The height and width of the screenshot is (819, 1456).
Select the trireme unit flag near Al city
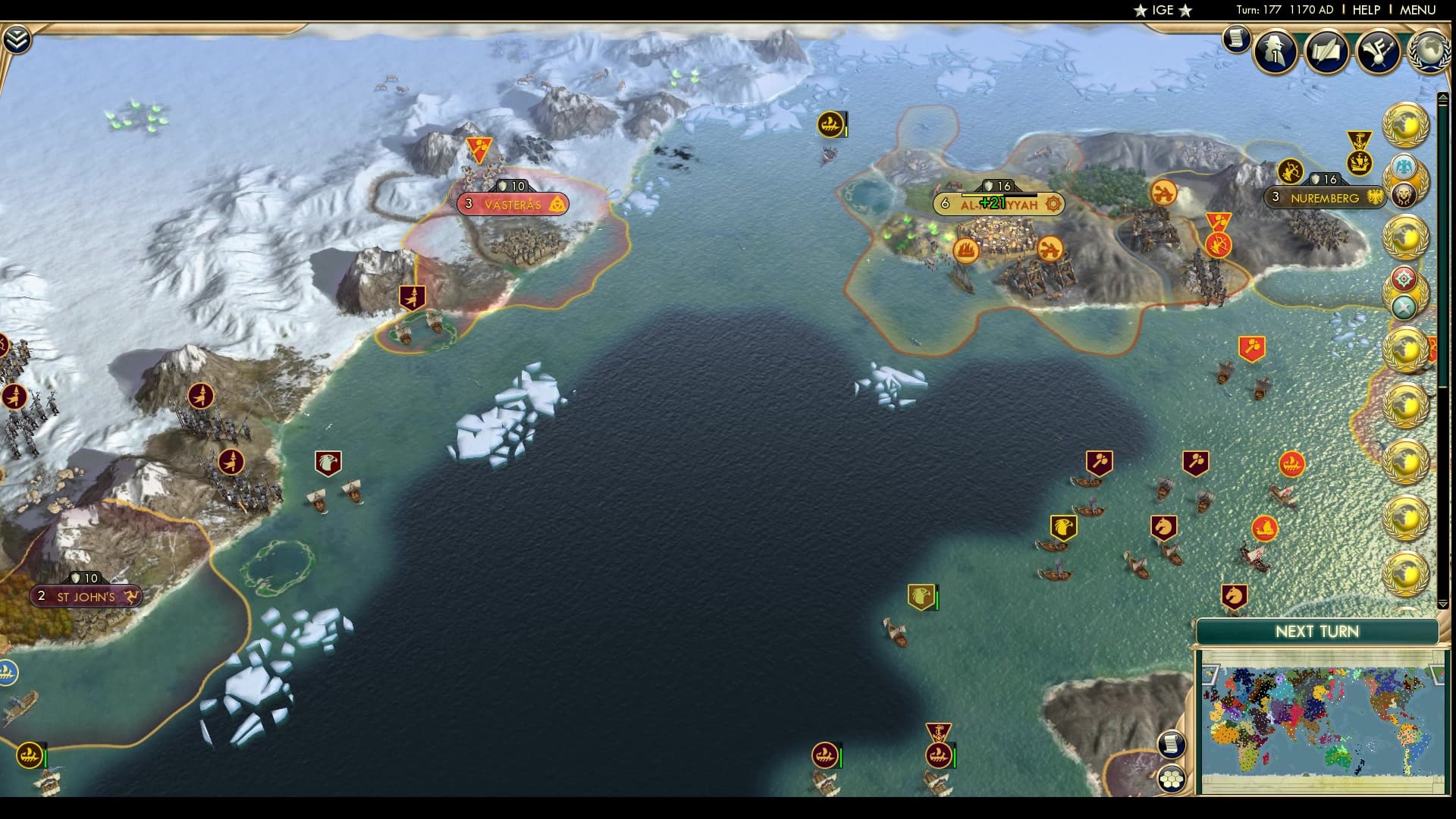(965, 251)
